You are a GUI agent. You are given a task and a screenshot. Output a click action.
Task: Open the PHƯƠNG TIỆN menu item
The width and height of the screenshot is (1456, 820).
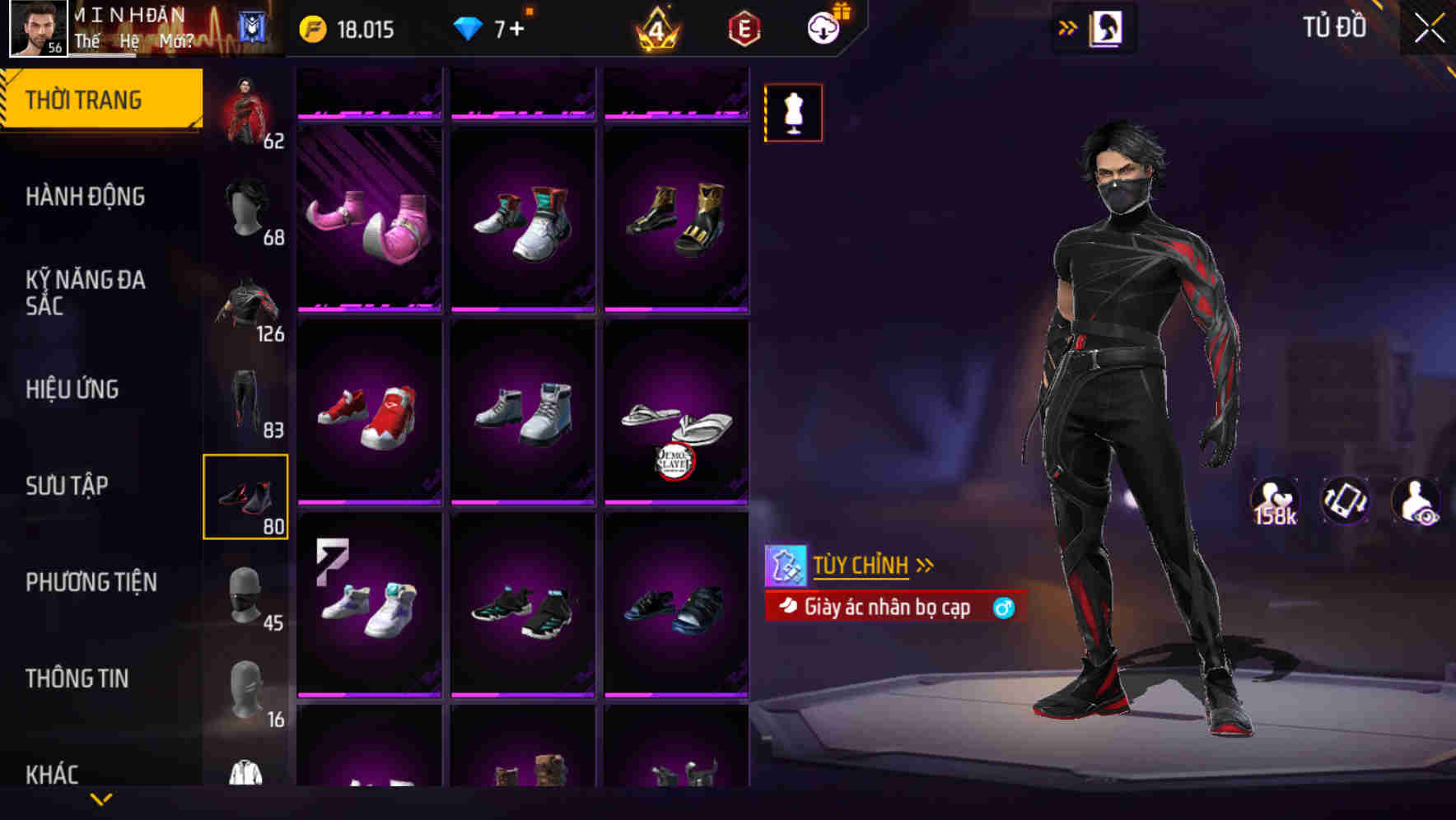tap(89, 581)
